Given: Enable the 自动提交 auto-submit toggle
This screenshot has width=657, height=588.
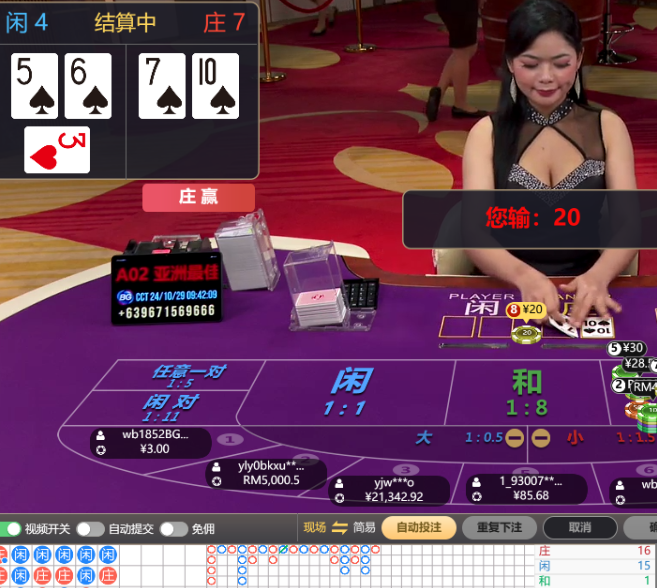Looking at the screenshot, I should (x=90, y=529).
